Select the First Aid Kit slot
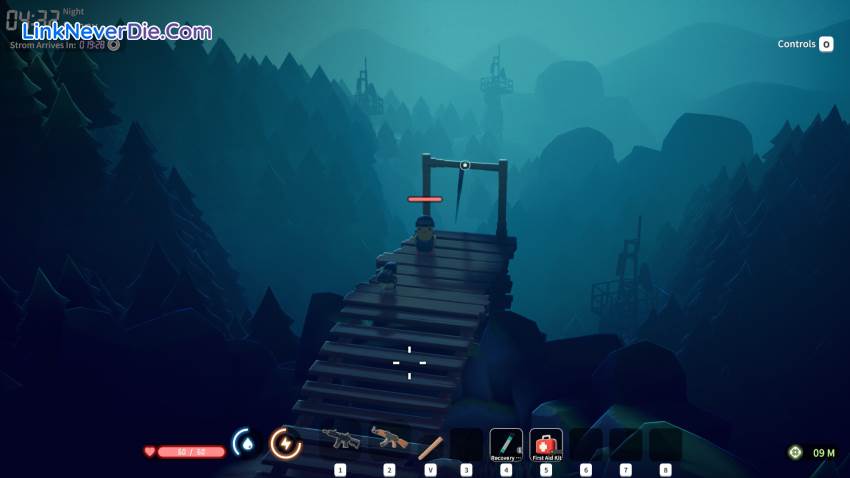Image resolution: width=850 pixels, height=478 pixels. pos(546,444)
